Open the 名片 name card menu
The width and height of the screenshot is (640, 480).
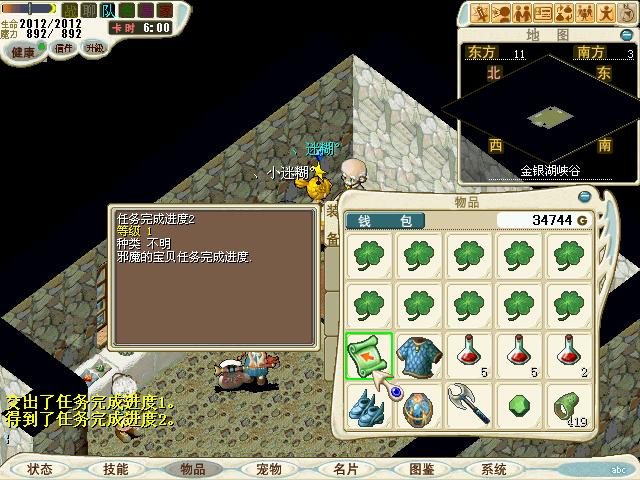coord(345,468)
